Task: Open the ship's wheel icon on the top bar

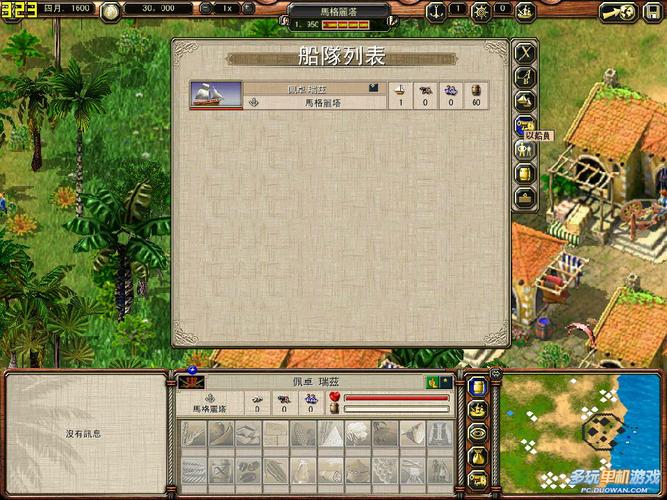Action: click(x=483, y=12)
